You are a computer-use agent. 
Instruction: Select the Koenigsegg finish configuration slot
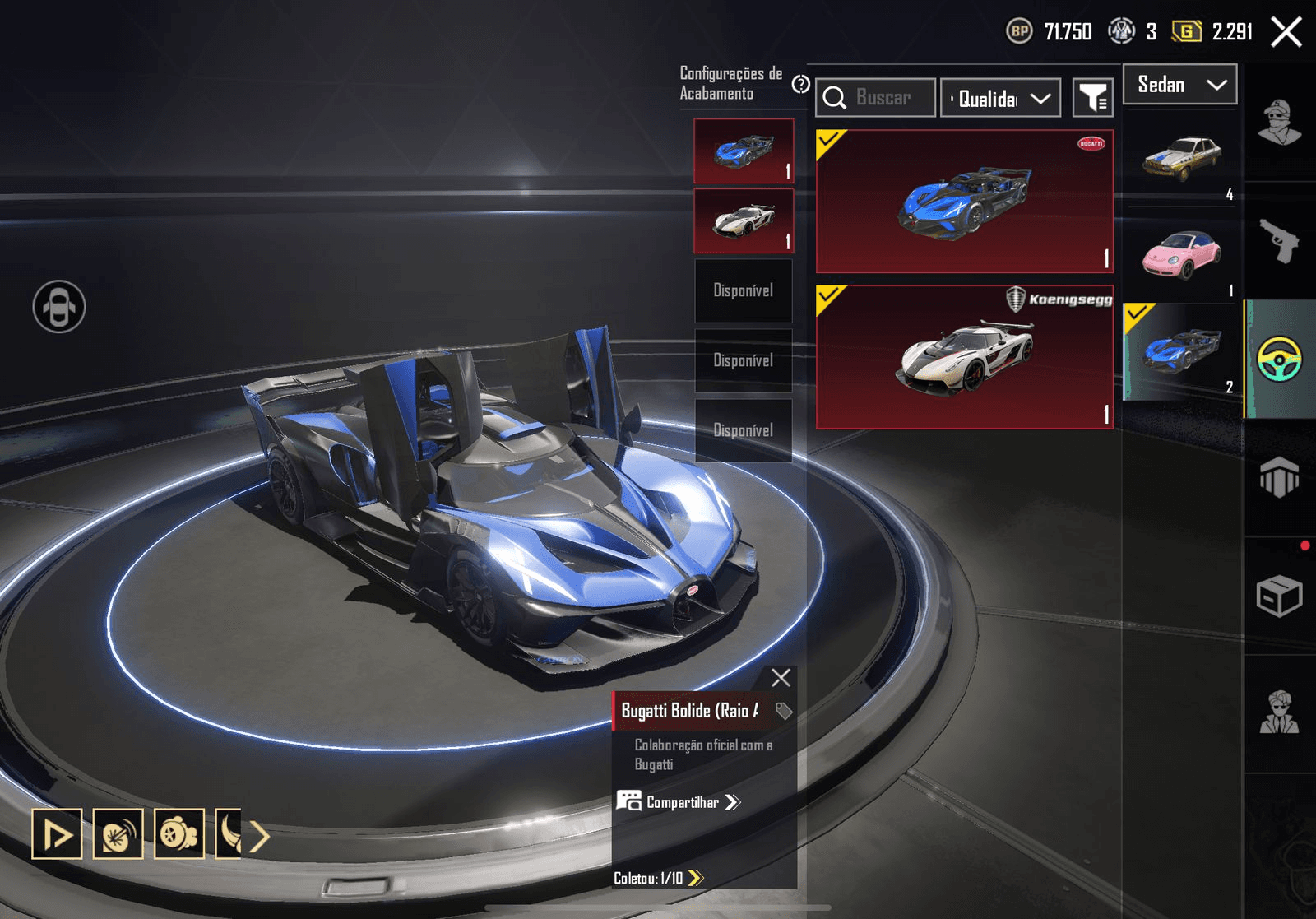tap(744, 220)
